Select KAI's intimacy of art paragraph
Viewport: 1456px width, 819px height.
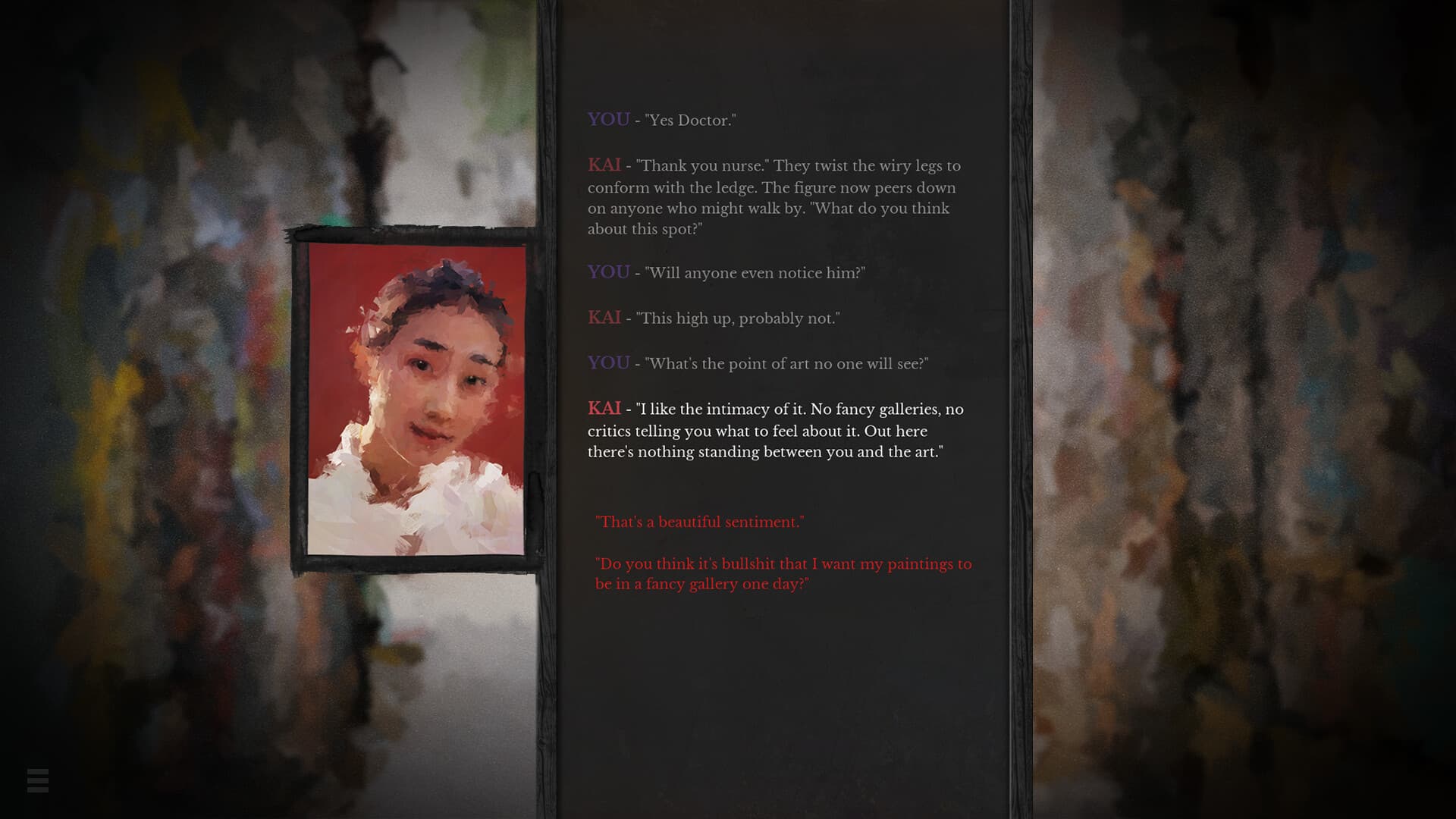(773, 431)
